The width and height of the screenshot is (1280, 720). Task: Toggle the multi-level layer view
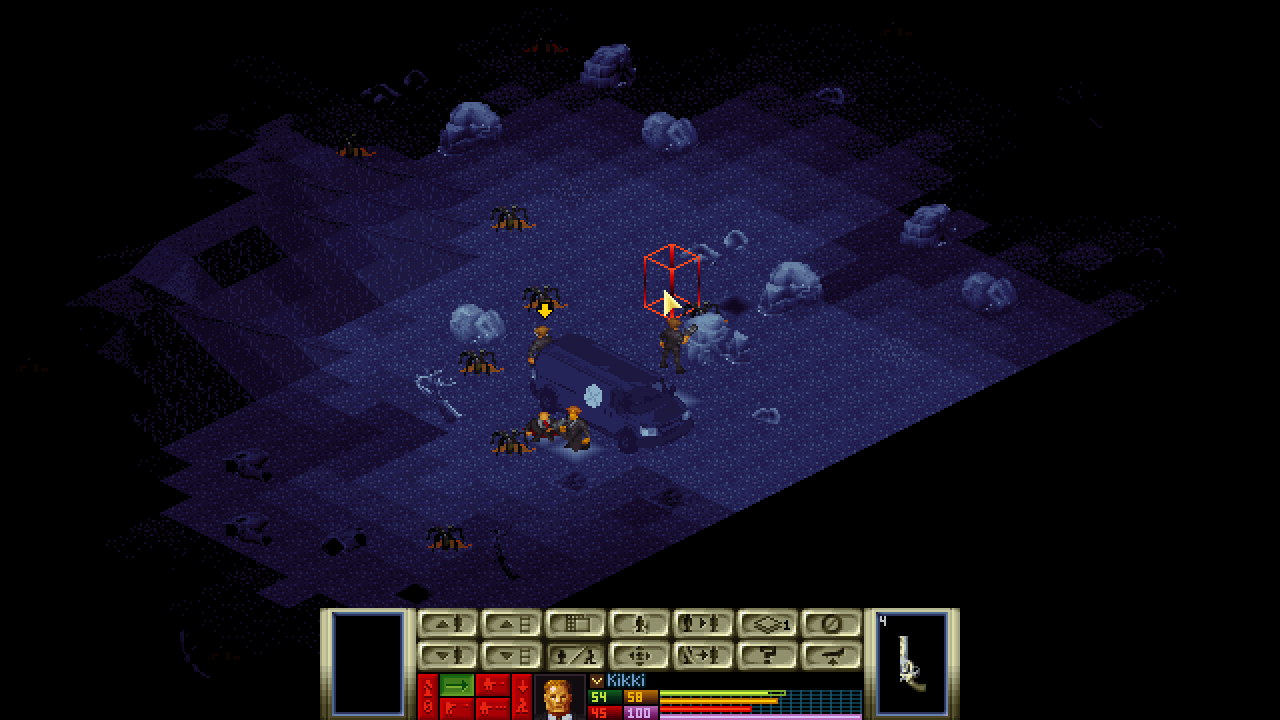(x=767, y=624)
